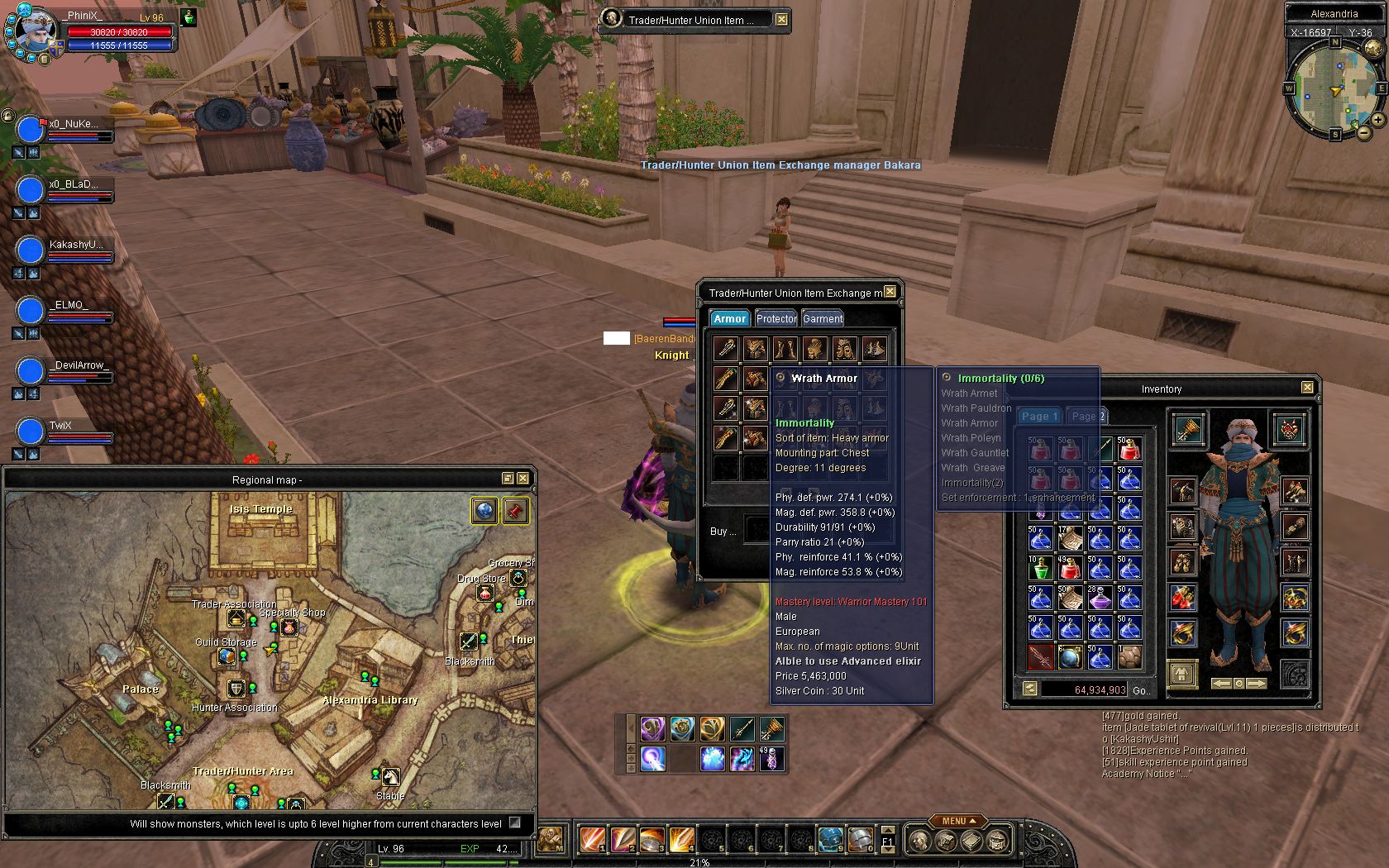Click the Guild Storage chest map icon
The width and height of the screenshot is (1389, 868).
(226, 656)
